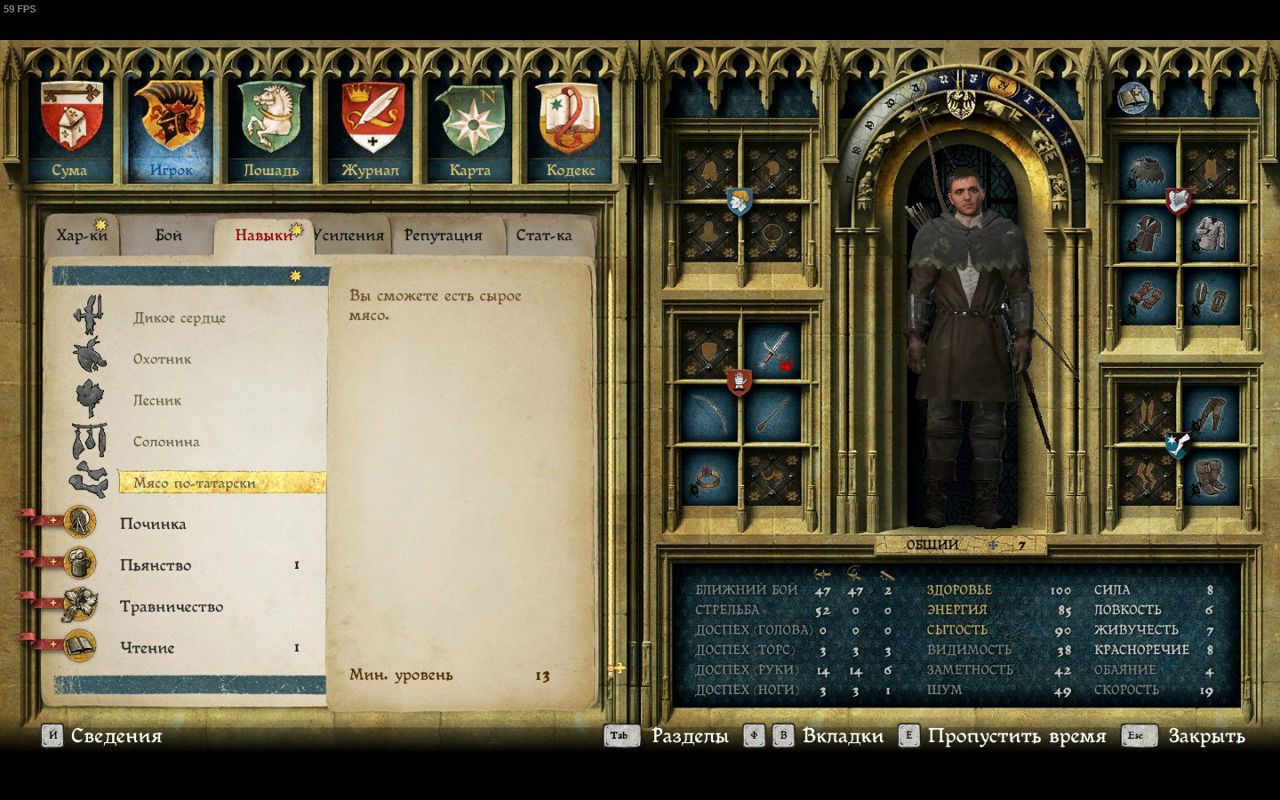Choose the Солонина perk entry
Image resolution: width=1280 pixels, height=800 pixels.
(x=166, y=441)
